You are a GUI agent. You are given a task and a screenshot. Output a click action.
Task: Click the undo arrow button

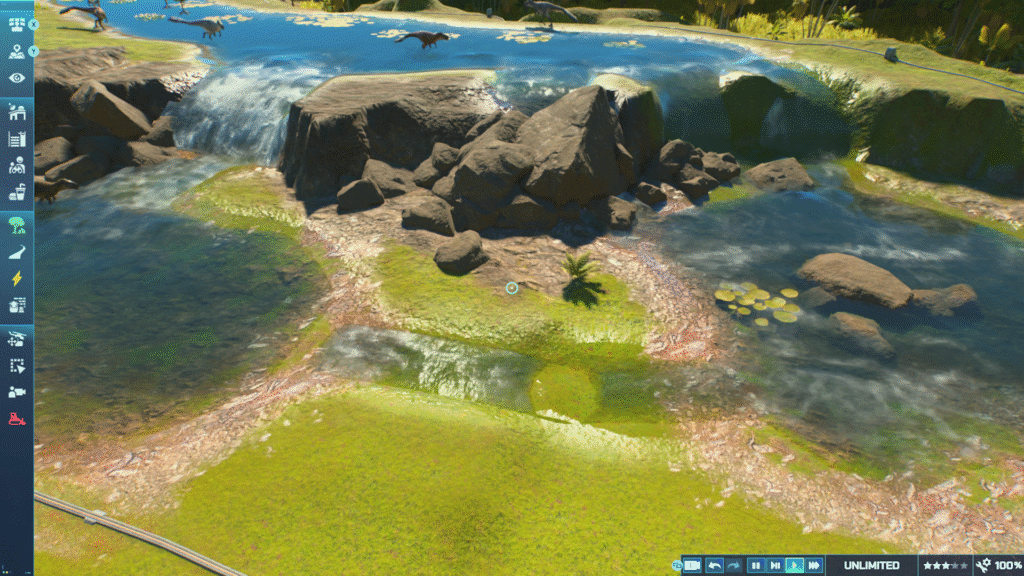pos(714,566)
